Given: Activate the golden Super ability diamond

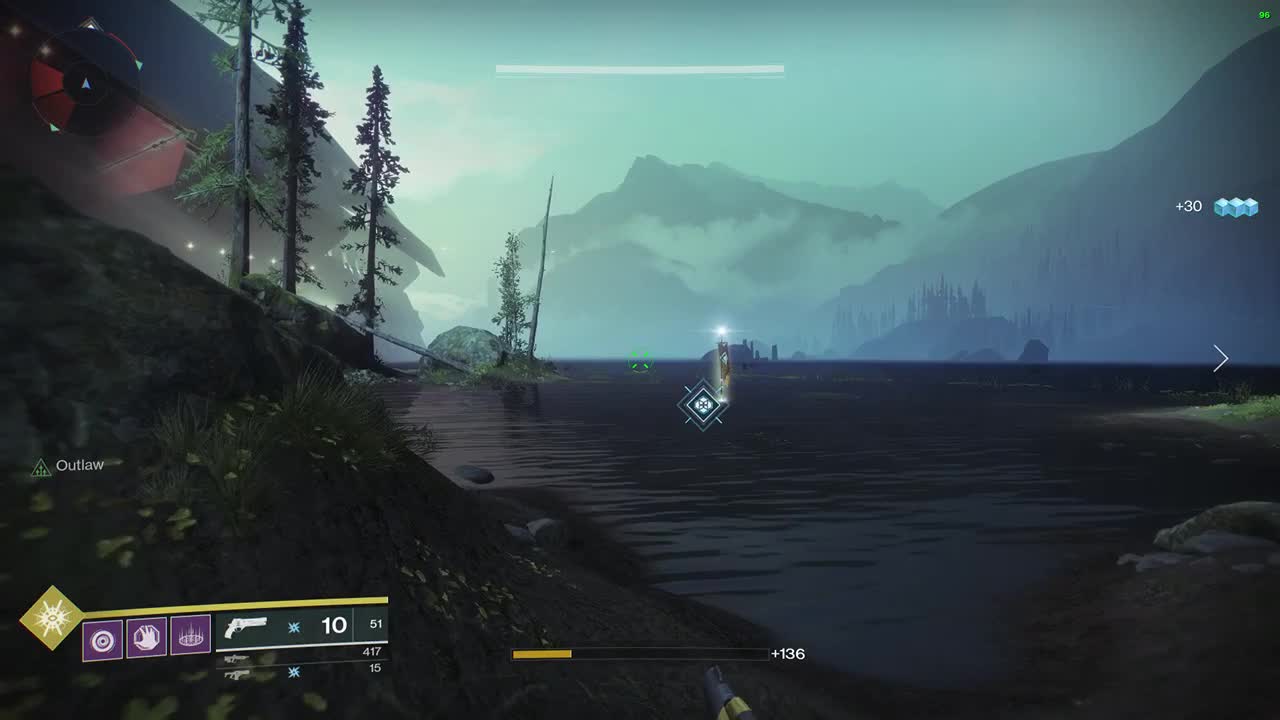Looking at the screenshot, I should click(x=51, y=617).
